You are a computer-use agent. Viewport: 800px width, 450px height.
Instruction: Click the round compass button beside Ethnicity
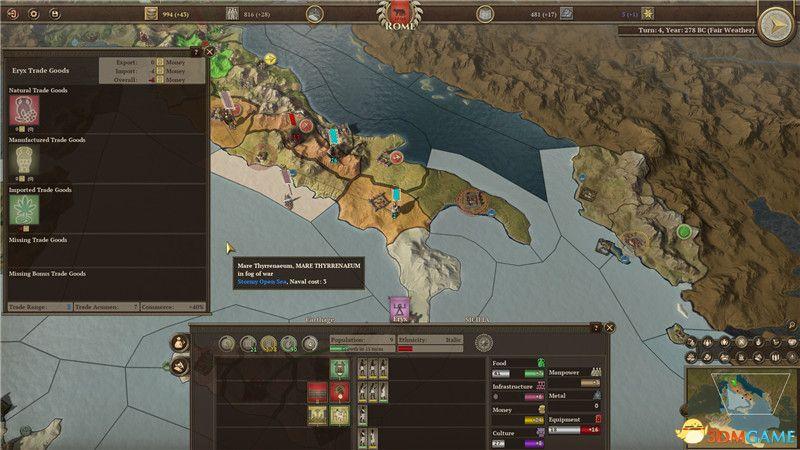(484, 343)
